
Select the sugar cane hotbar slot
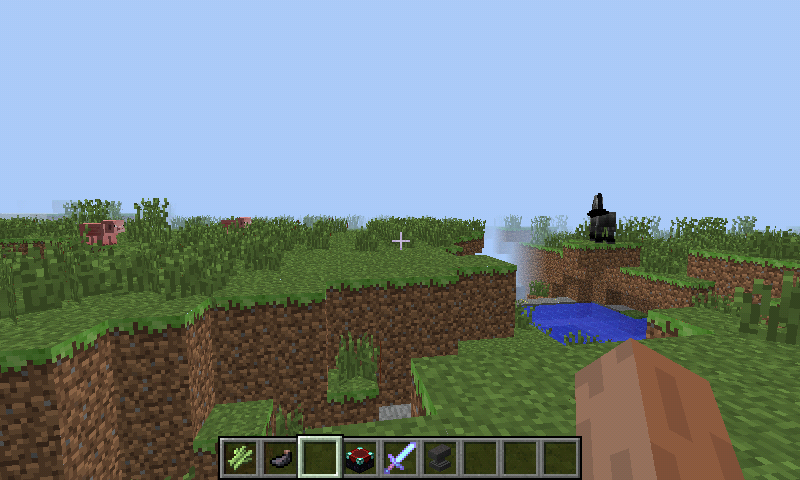pyautogui.click(x=240, y=458)
